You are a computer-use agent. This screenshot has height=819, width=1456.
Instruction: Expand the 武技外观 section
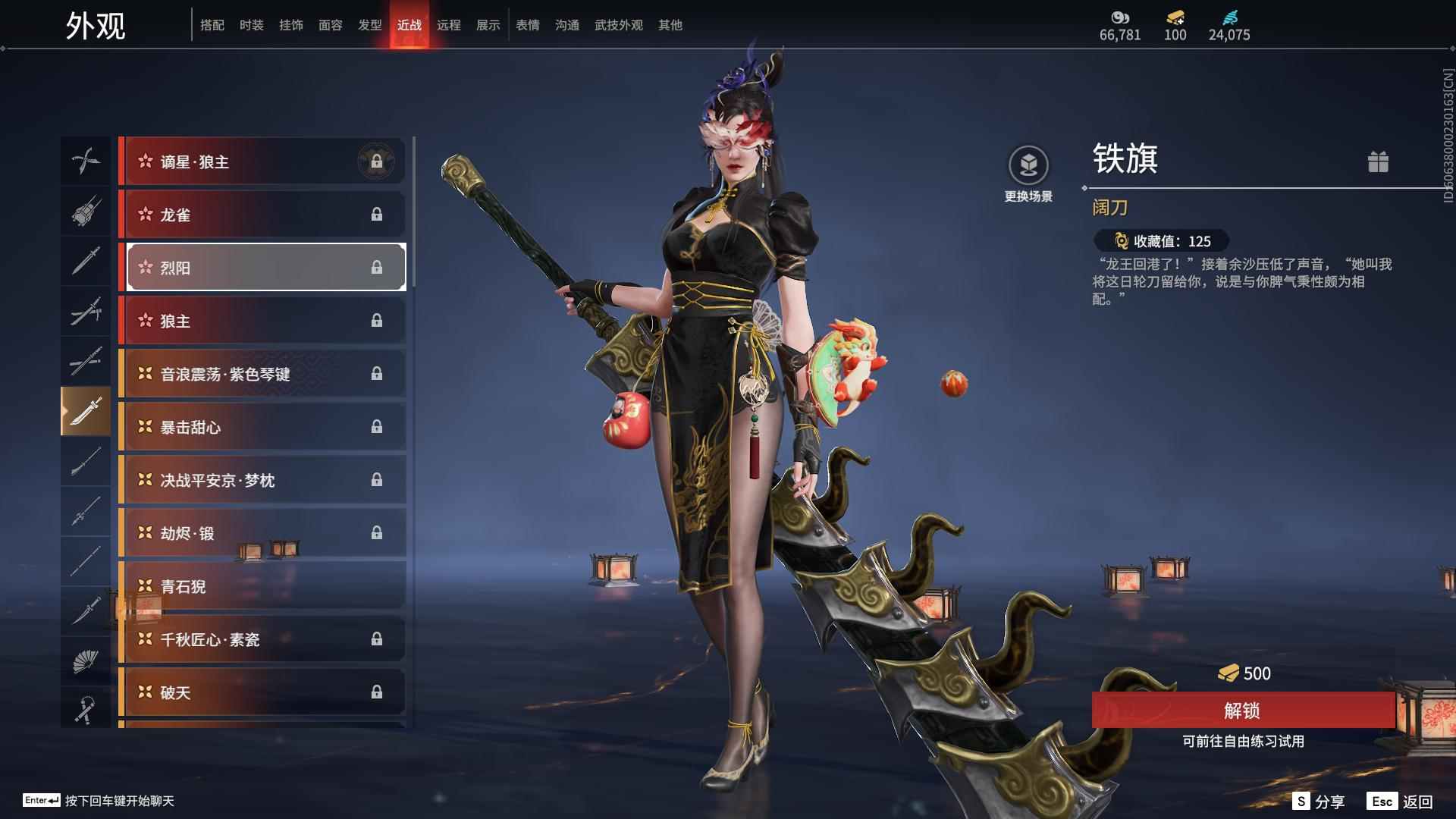tap(618, 24)
